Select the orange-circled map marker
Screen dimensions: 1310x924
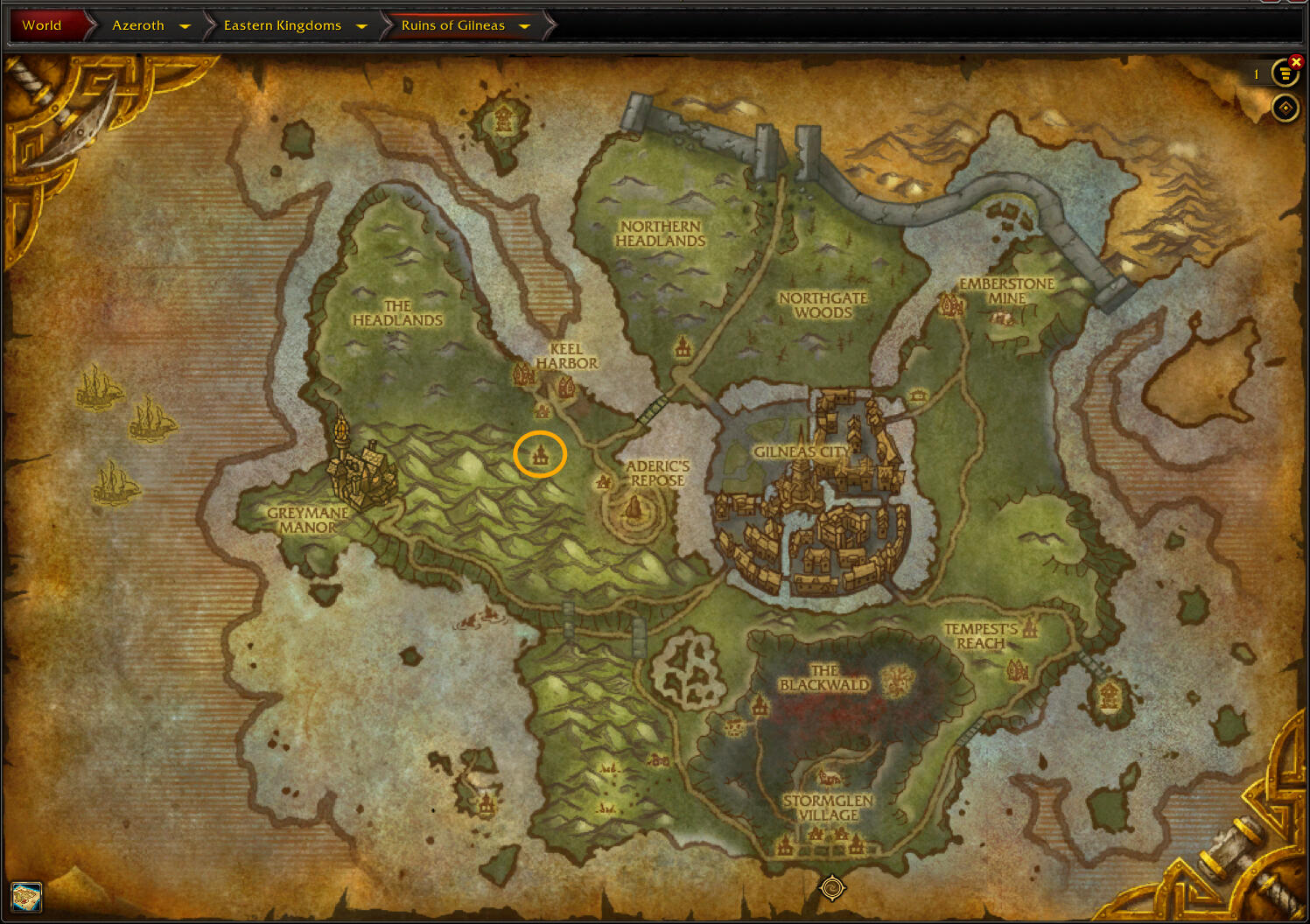click(x=540, y=454)
